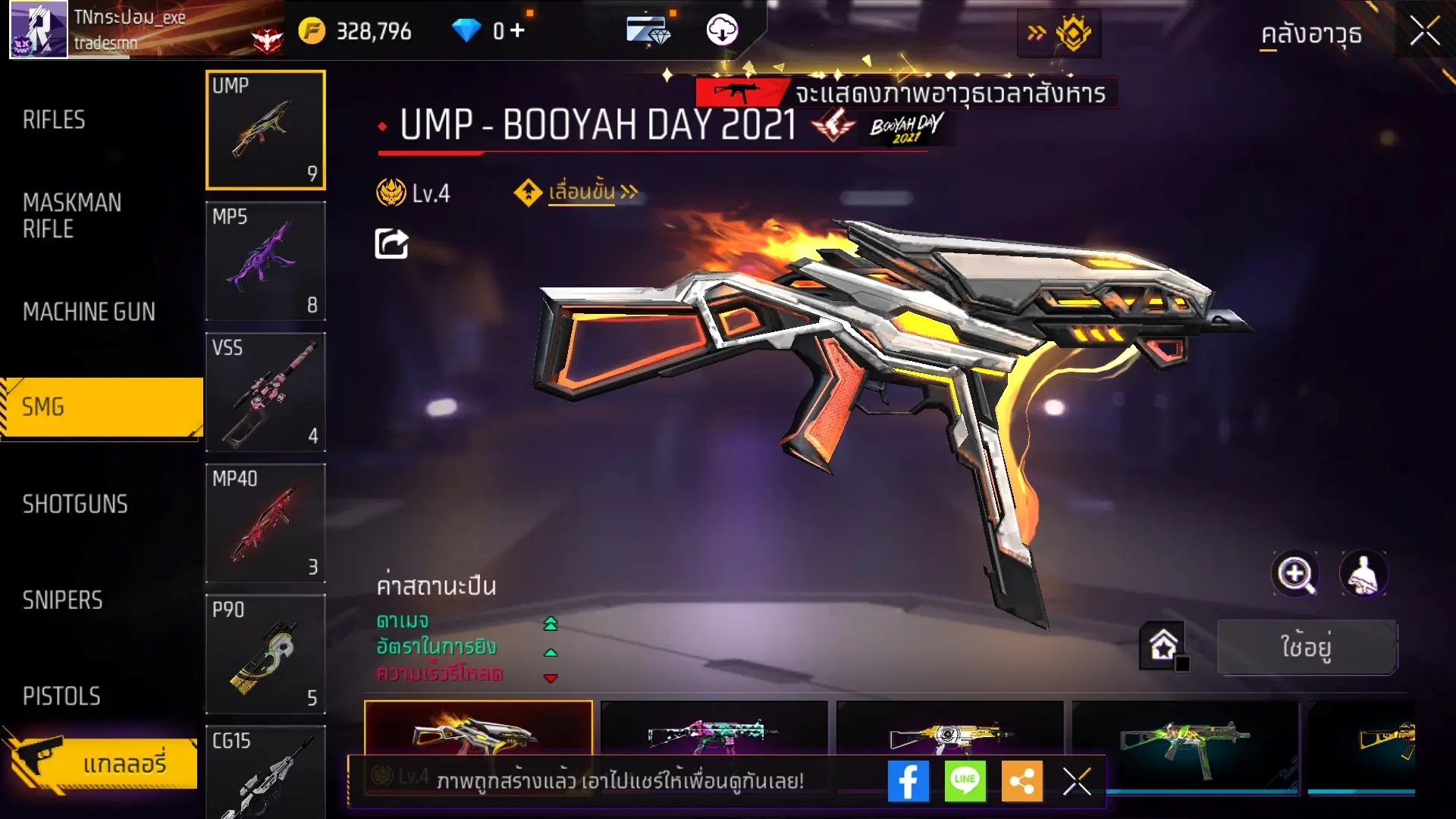Add diamonds with the plus button

tap(517, 30)
